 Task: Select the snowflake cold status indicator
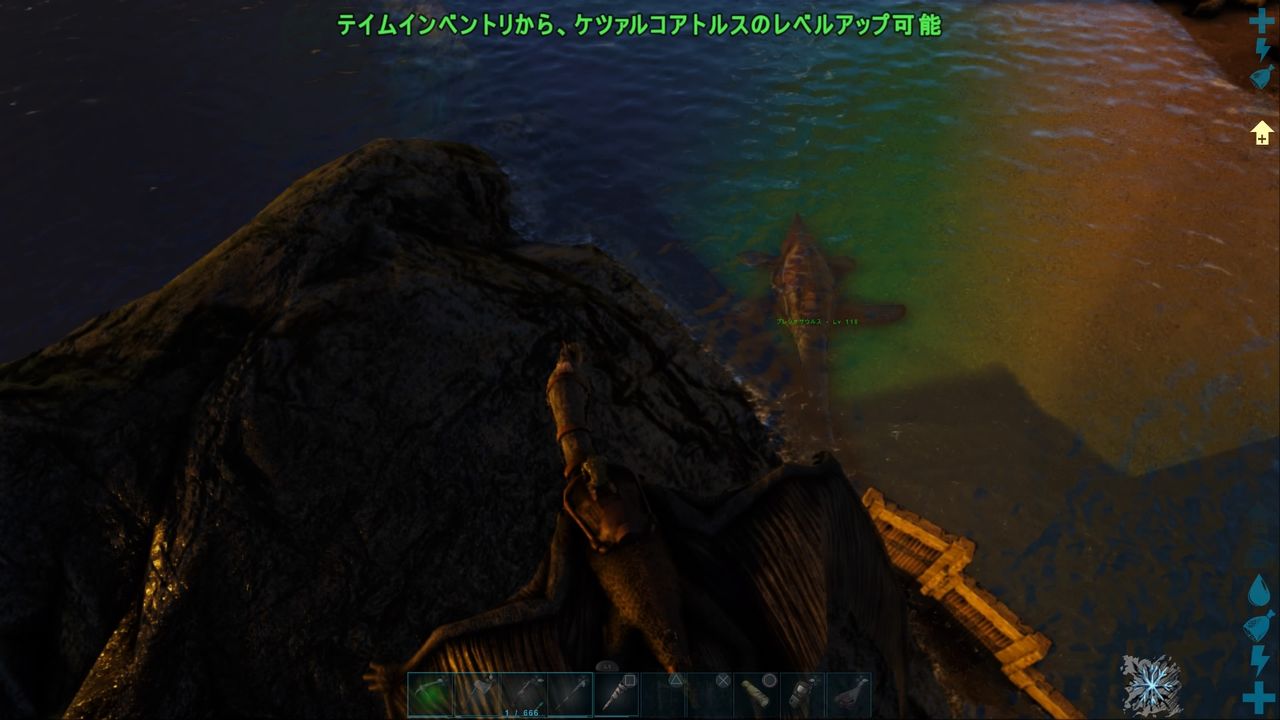coord(1152,683)
